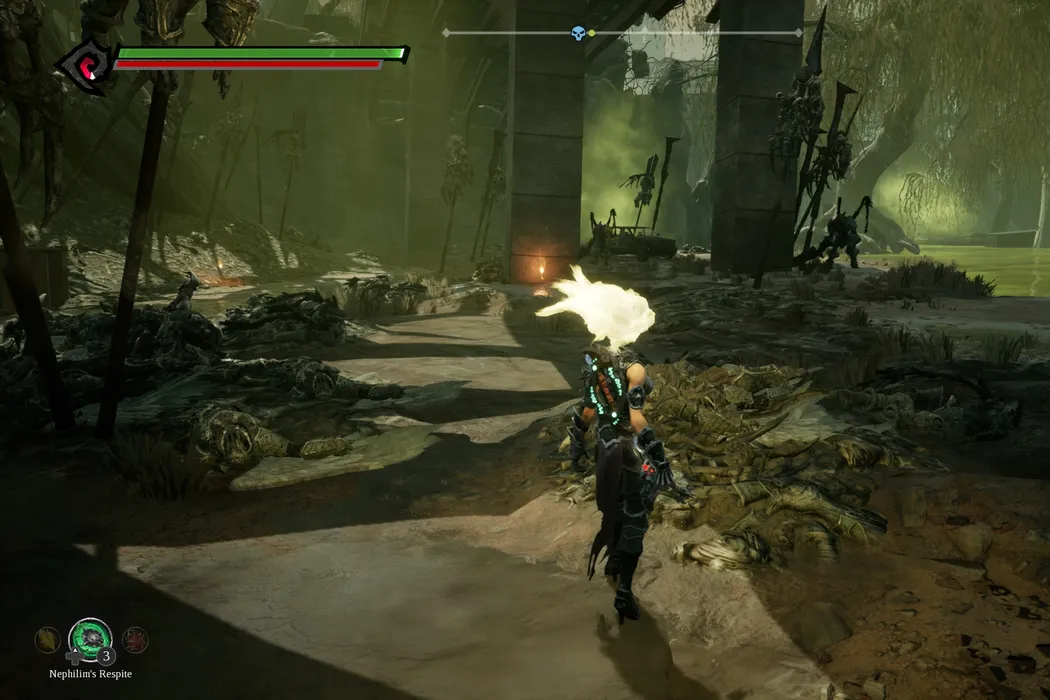
Task: Click the blue skull compass marker
Action: 578,33
